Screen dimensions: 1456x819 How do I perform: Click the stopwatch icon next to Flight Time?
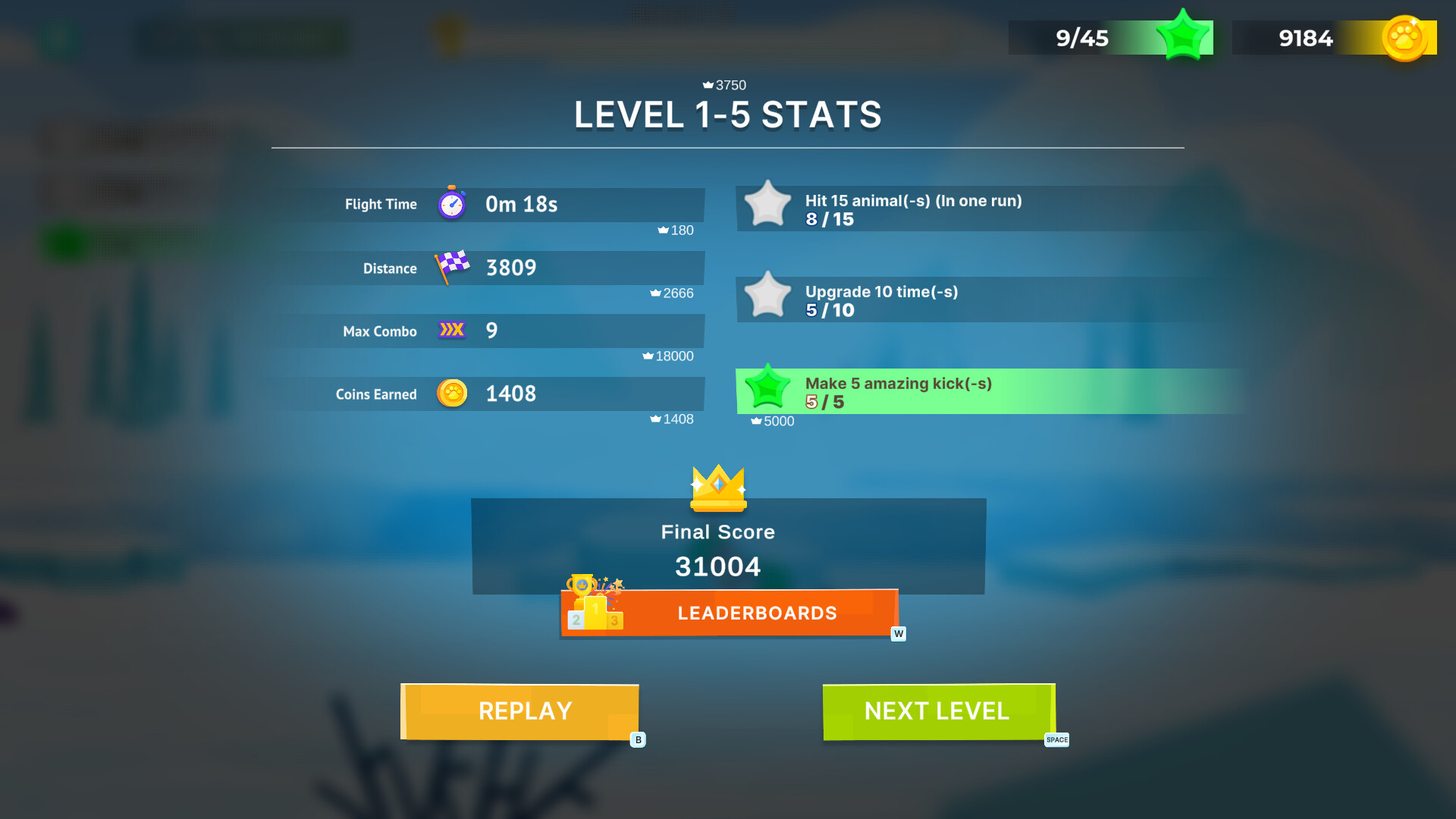click(451, 203)
